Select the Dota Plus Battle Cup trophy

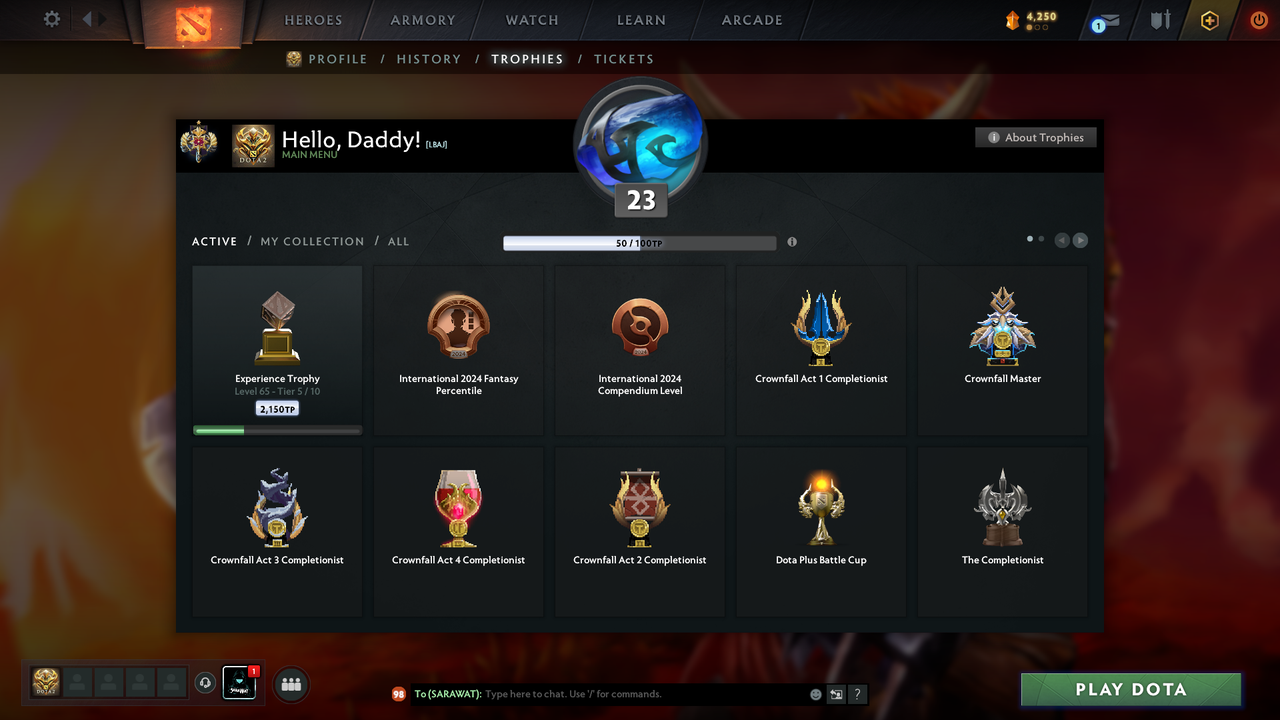(820, 528)
